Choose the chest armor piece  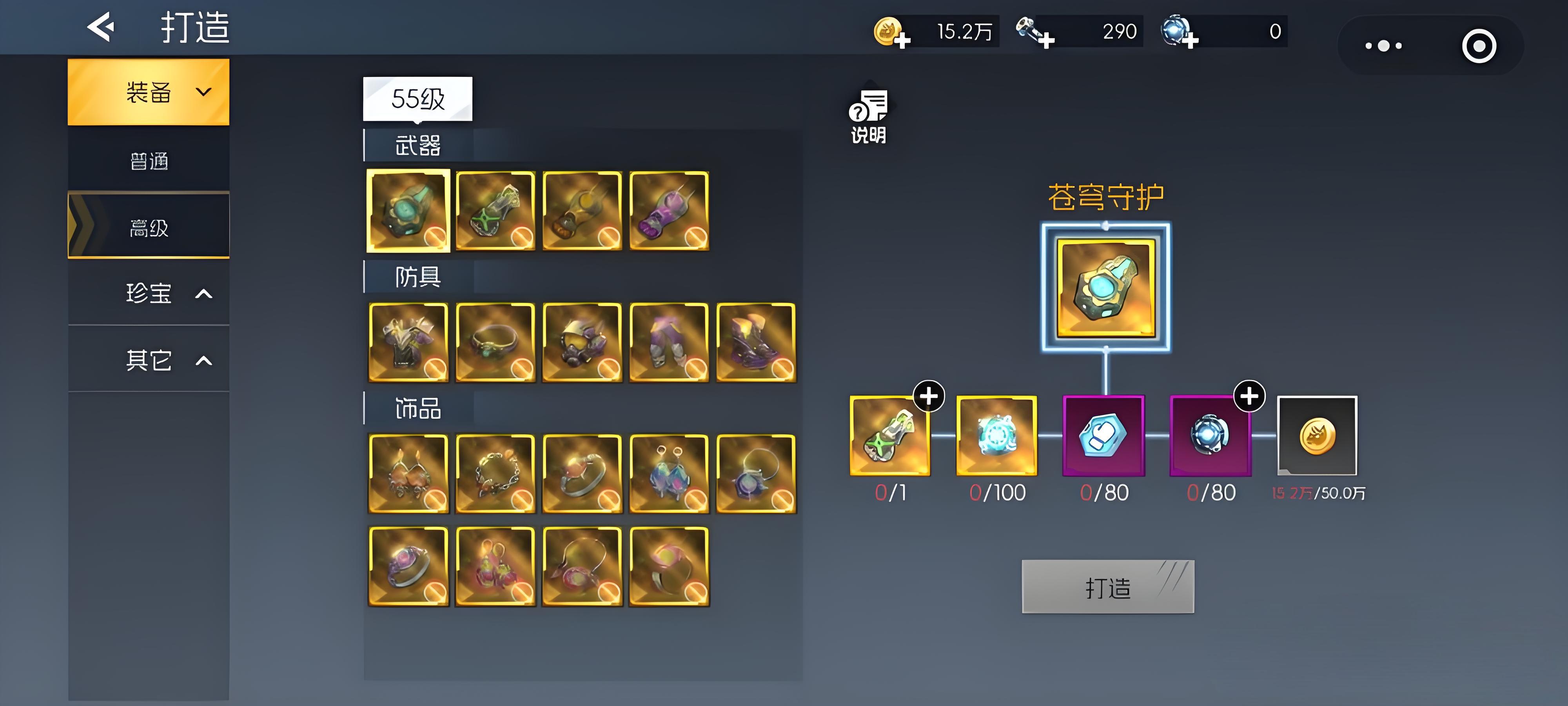coord(408,342)
